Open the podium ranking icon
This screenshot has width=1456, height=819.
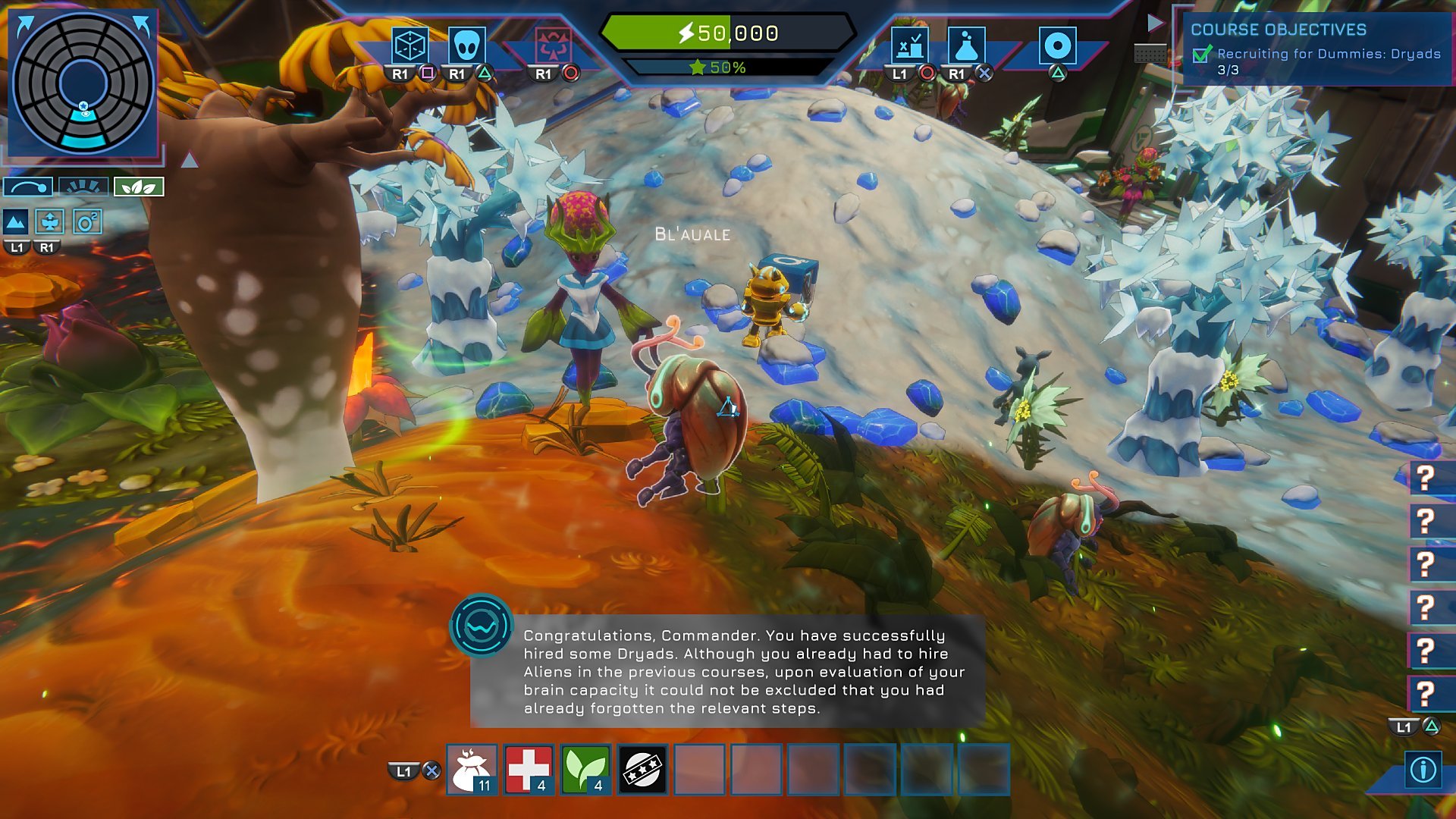tap(908, 46)
